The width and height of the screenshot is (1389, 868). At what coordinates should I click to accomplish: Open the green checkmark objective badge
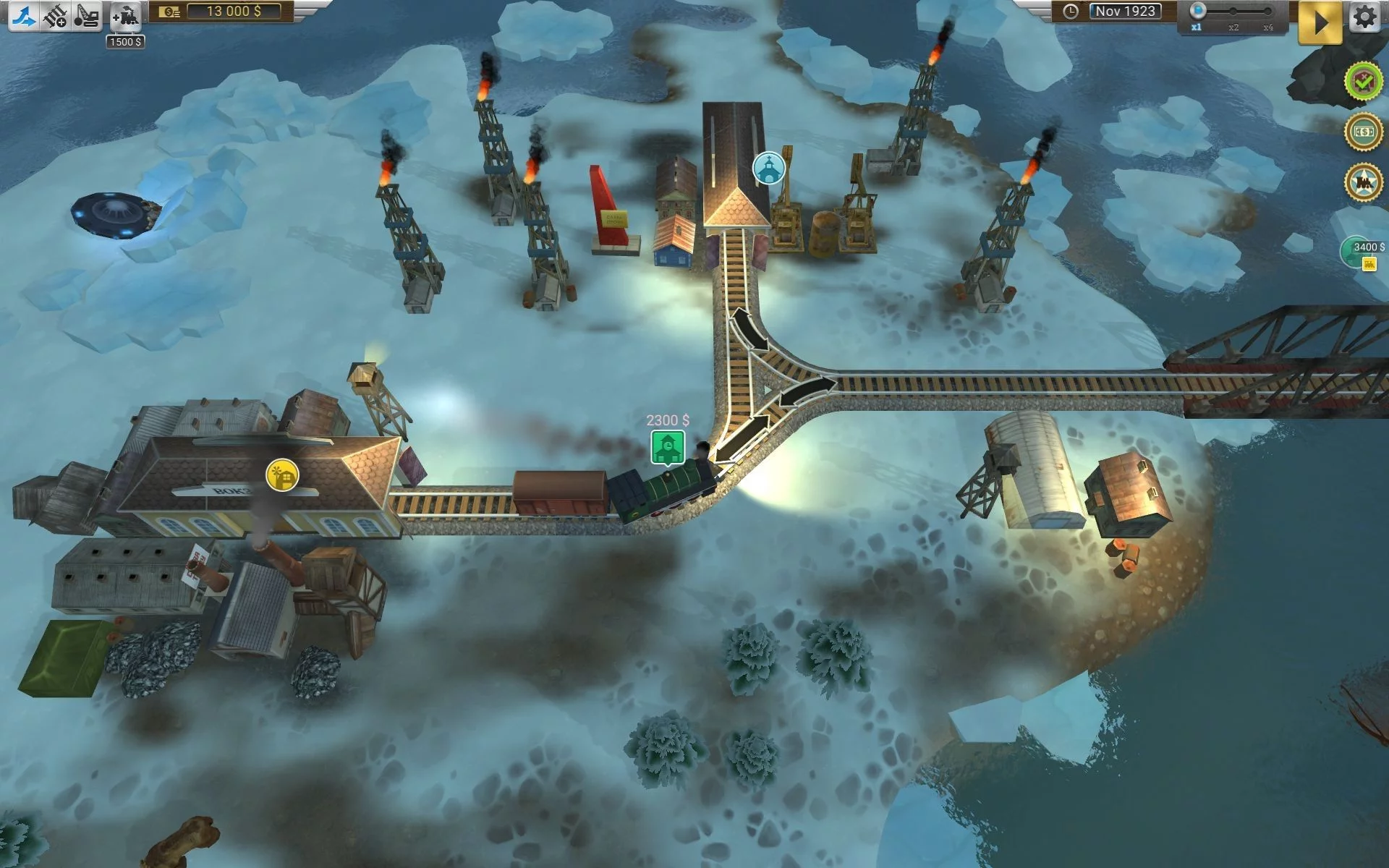pos(1363,81)
